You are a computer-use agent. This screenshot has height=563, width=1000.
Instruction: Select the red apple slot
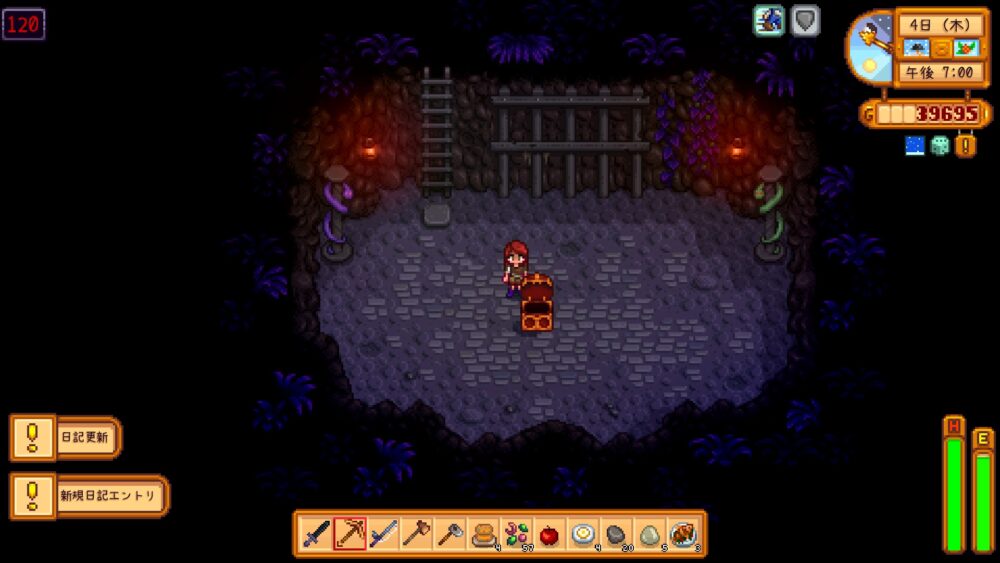point(549,534)
